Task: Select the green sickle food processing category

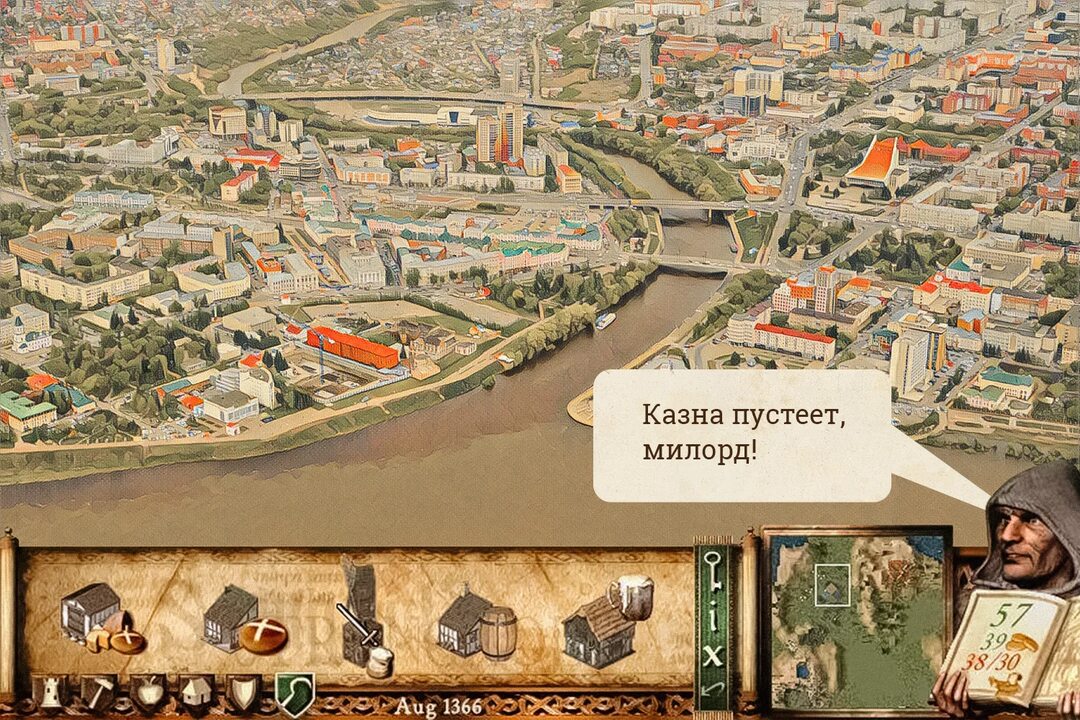Action: tap(294, 691)
